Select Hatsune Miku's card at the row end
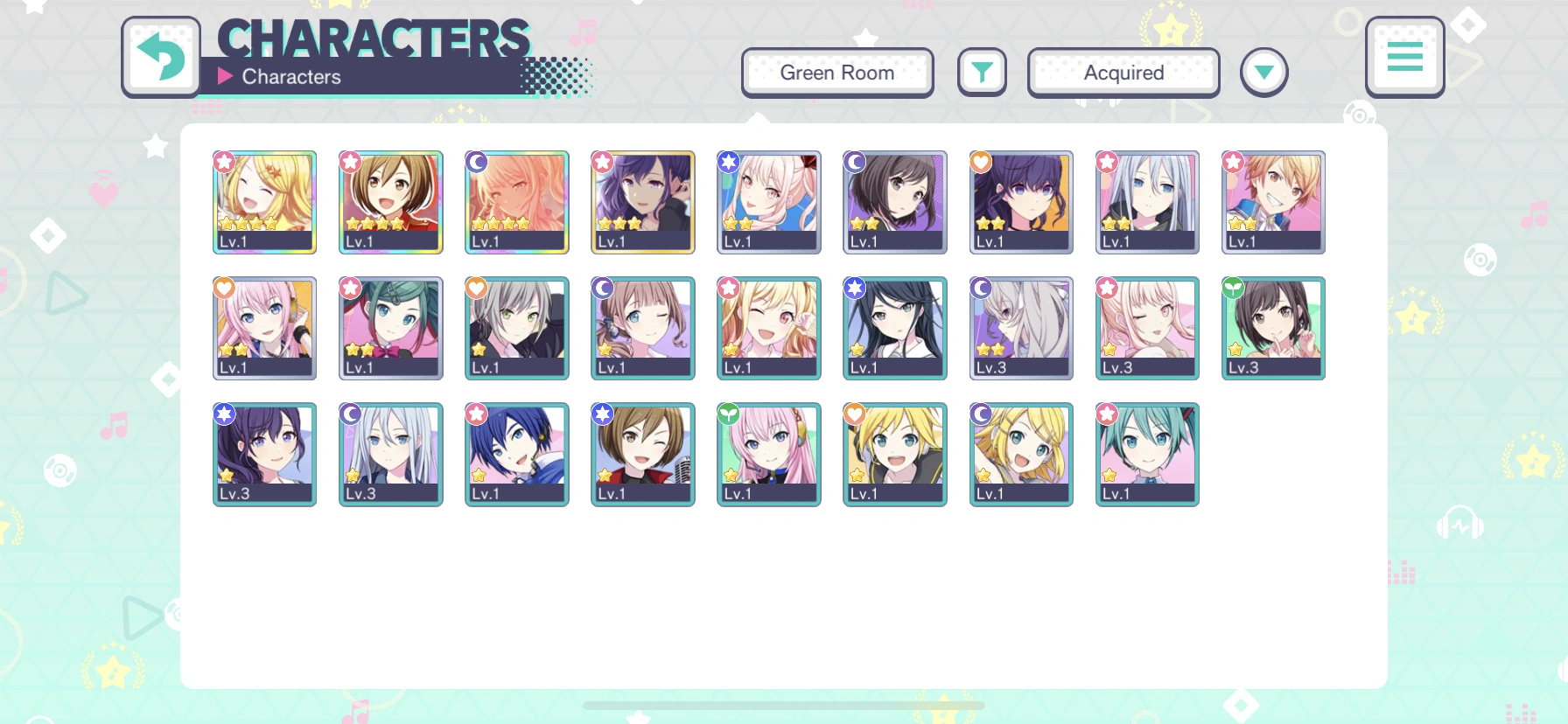Viewport: 1568px width, 724px height. [1146, 455]
